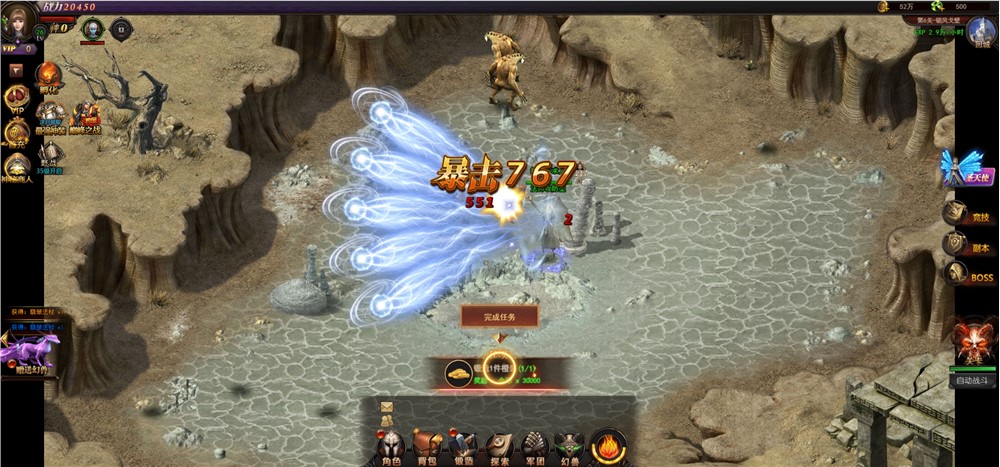Open the mail envelope icon
The height and width of the screenshot is (467, 1000).
[x=386, y=406]
